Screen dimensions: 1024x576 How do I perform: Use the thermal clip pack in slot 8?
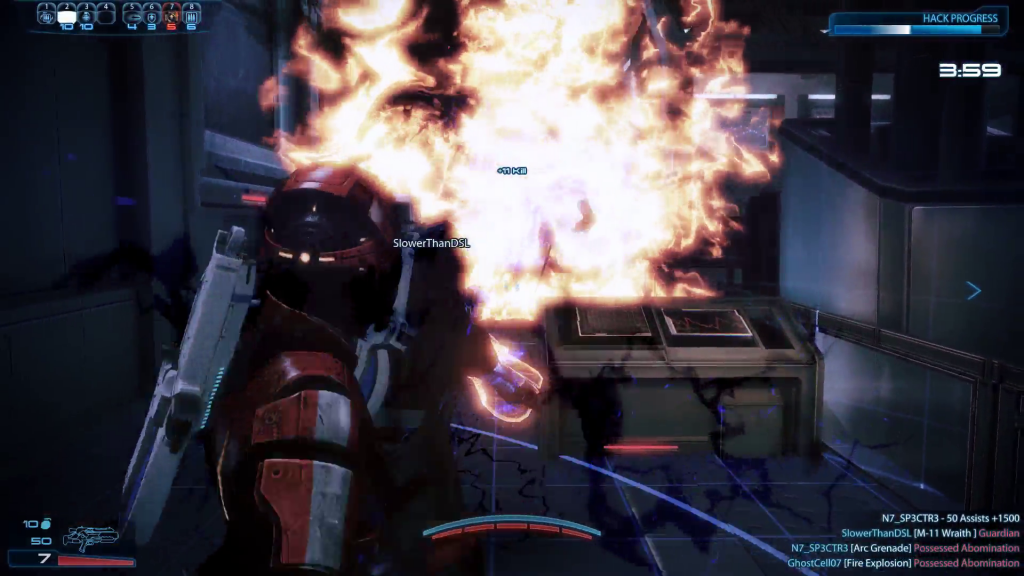[x=190, y=16]
